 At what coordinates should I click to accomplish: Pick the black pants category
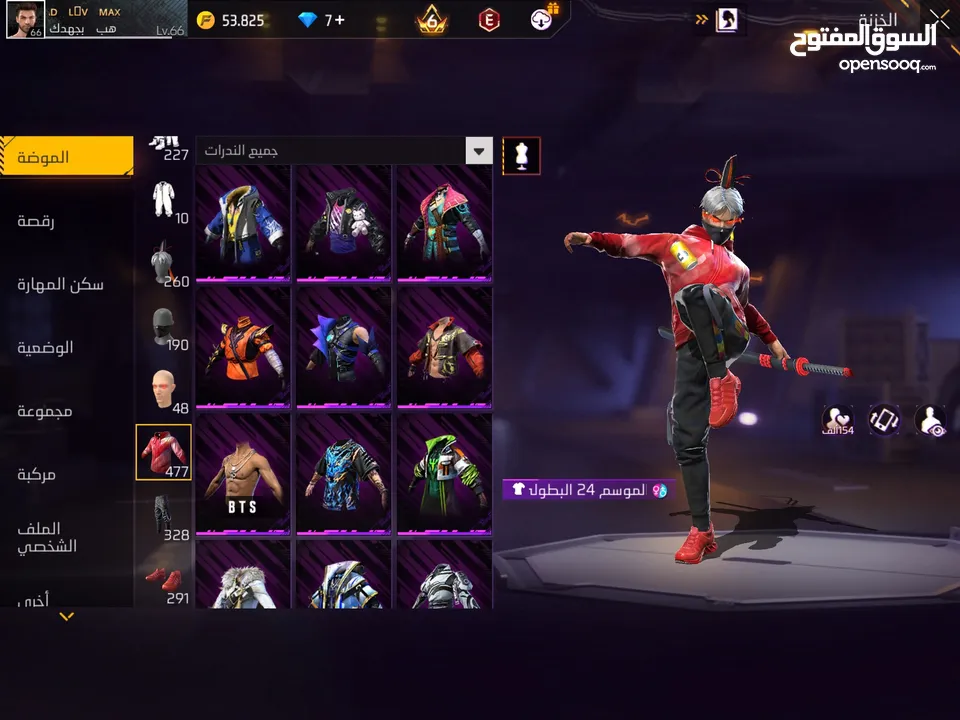[x=164, y=516]
